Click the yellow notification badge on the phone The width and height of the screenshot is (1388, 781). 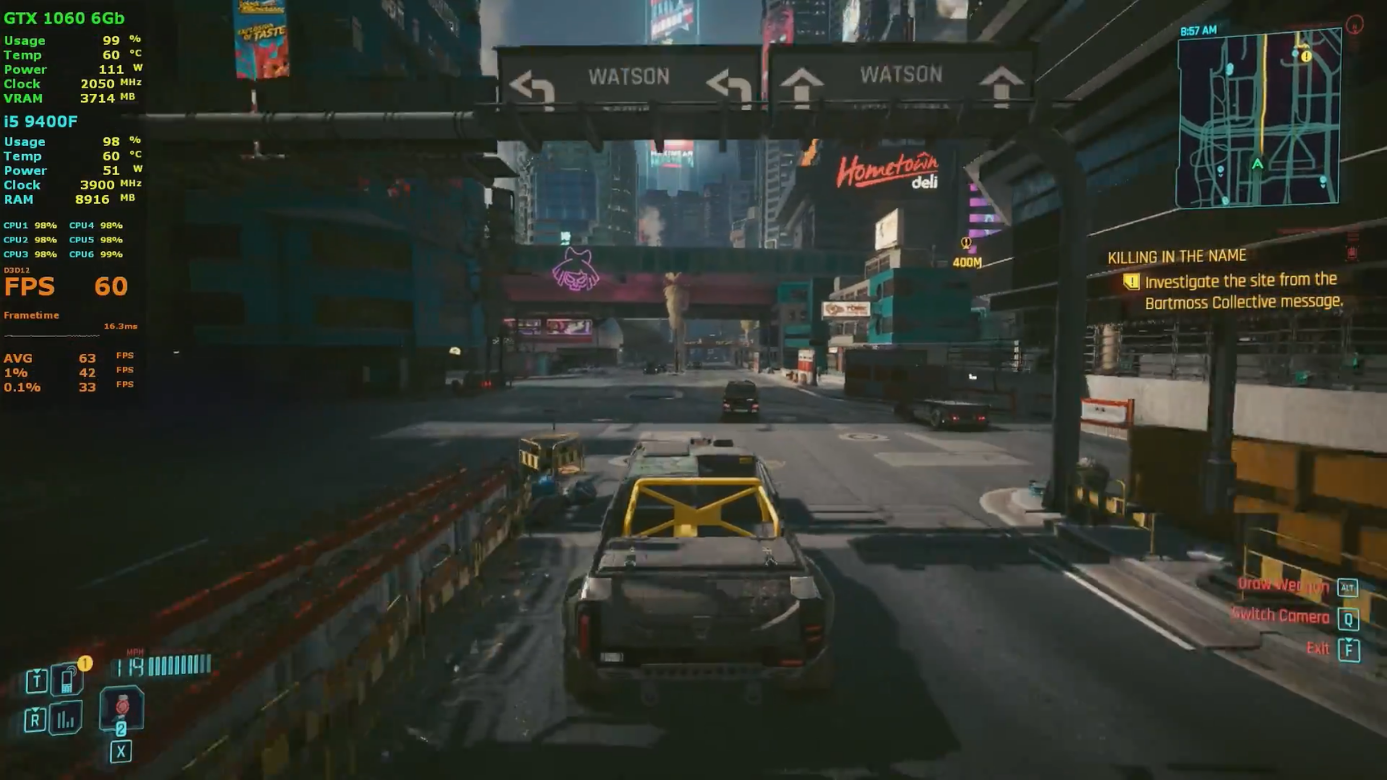coord(85,663)
